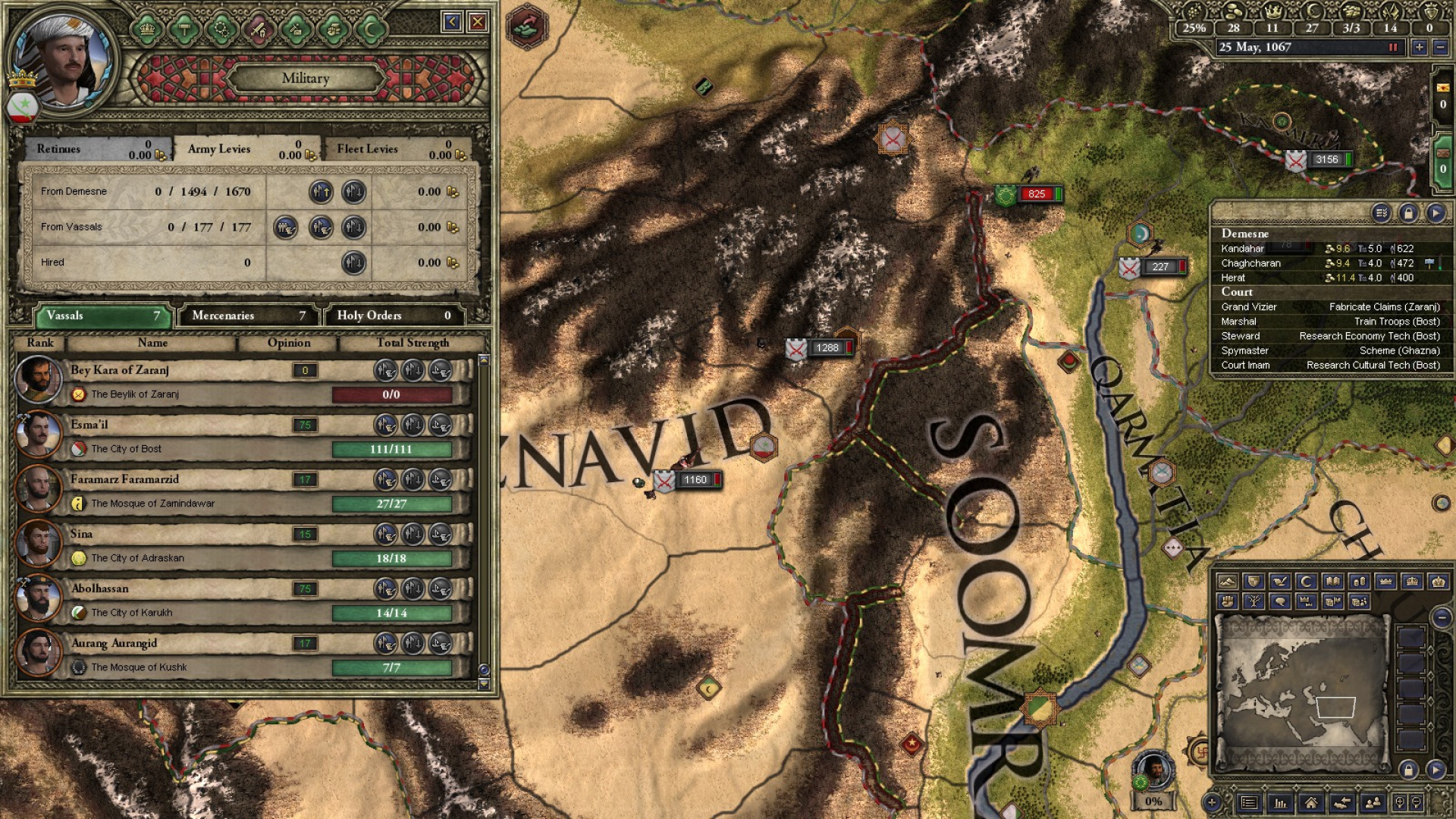Select the 3156 army marker
Image resolution: width=1456 pixels, height=819 pixels.
(x=1326, y=159)
